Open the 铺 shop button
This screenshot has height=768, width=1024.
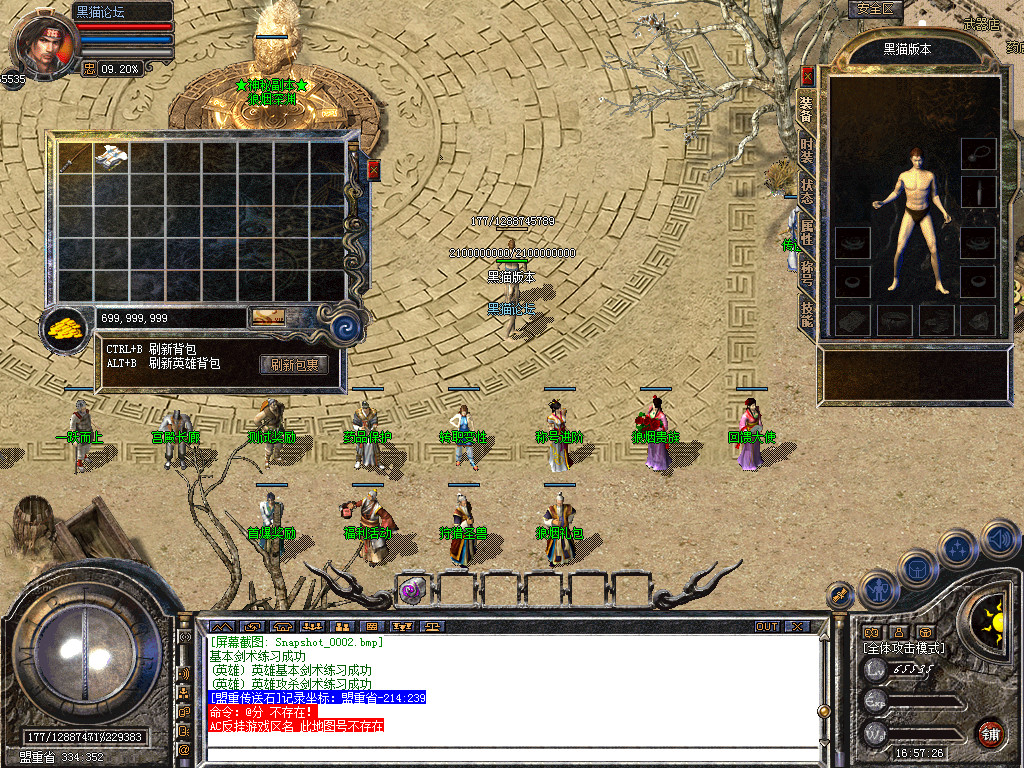click(x=990, y=732)
